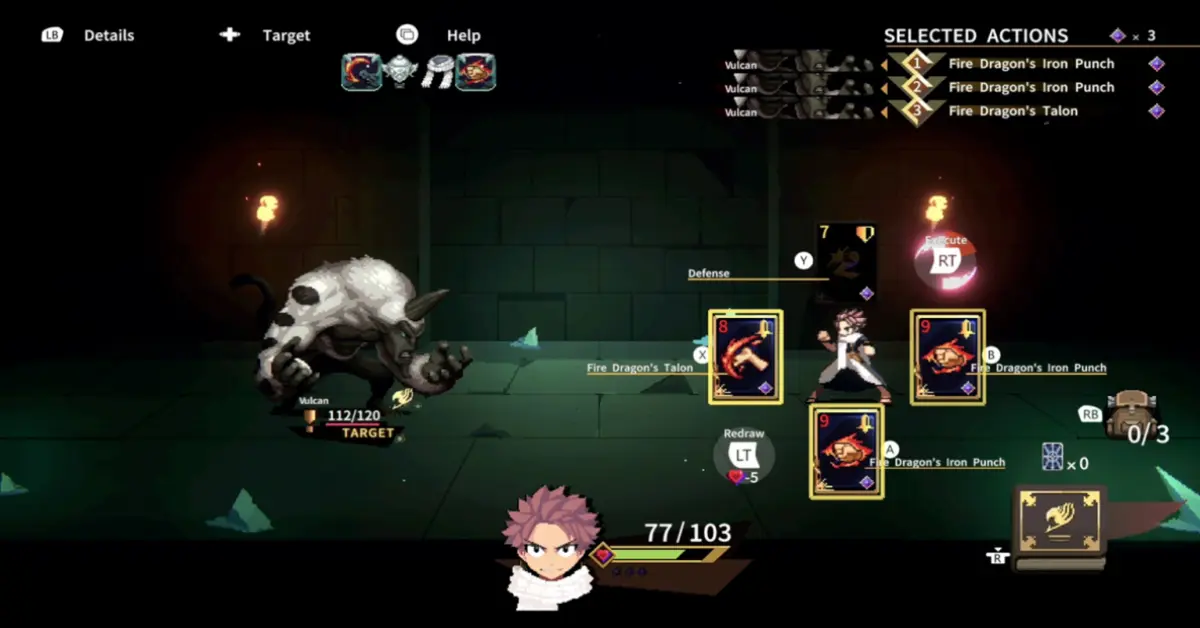Click the blue card deck counter icon

tap(1052, 456)
